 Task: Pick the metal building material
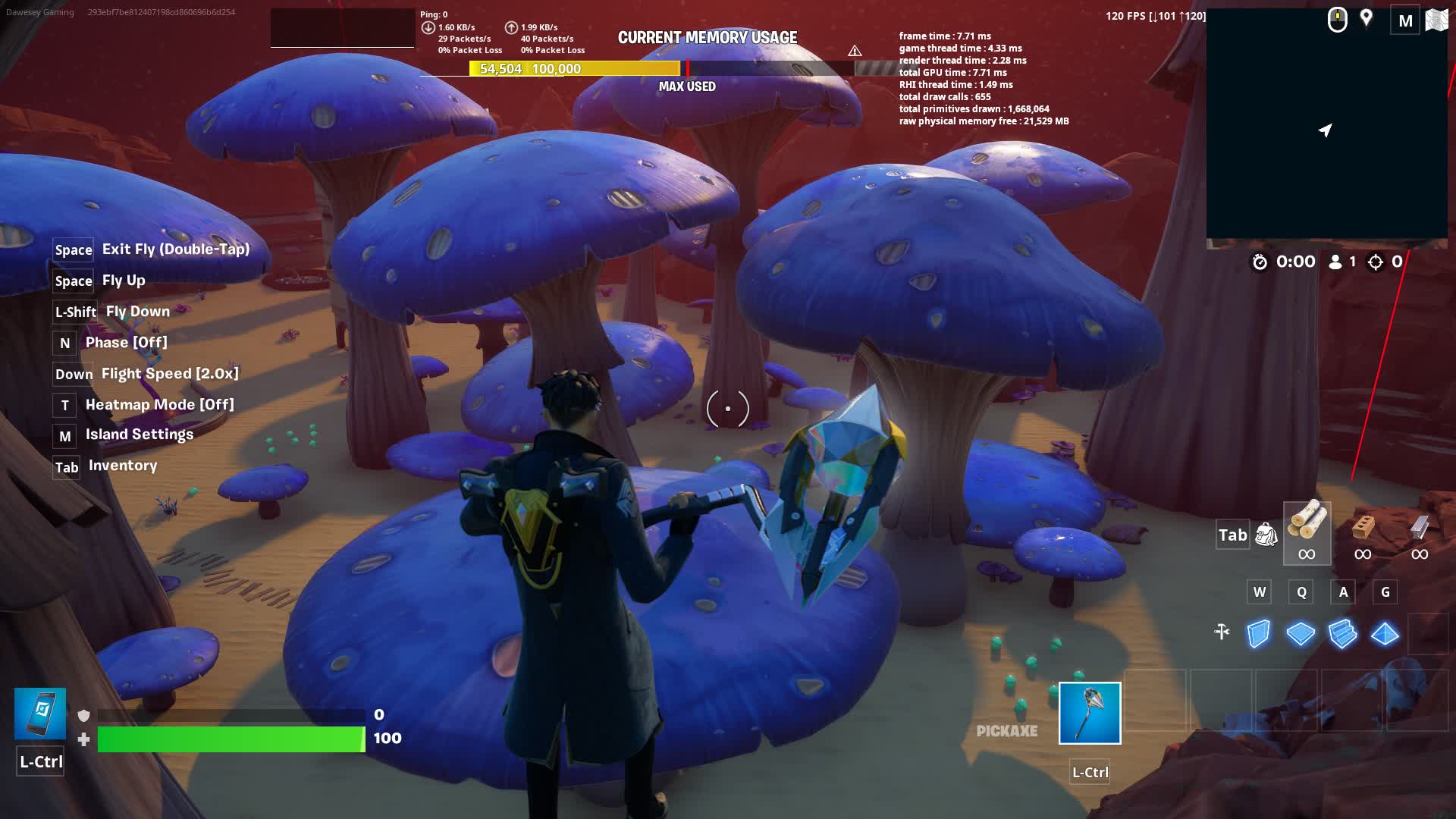click(x=1420, y=532)
